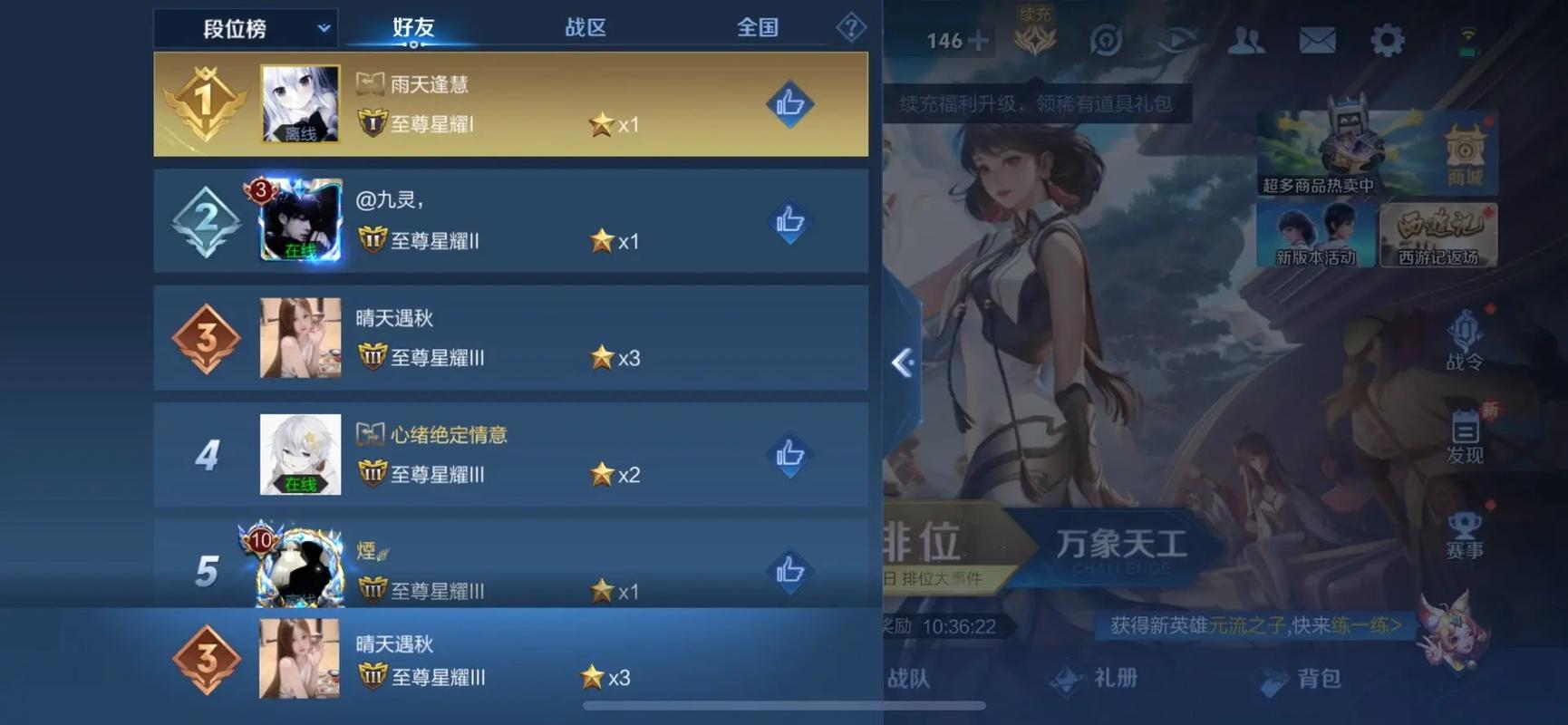Give a like to 雨天逢慧
1568x725 pixels.
point(789,102)
